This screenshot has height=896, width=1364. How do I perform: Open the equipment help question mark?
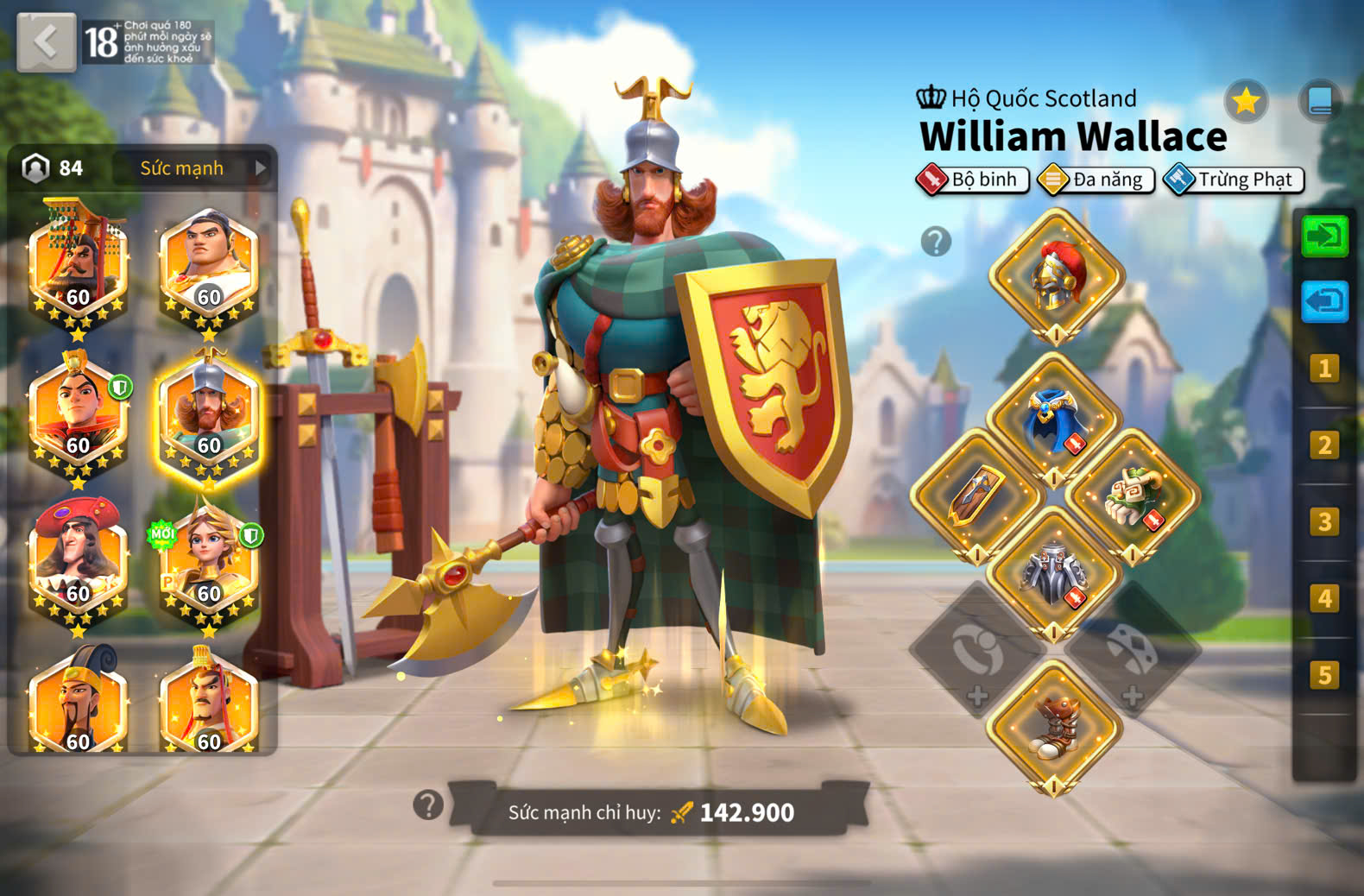[936, 242]
